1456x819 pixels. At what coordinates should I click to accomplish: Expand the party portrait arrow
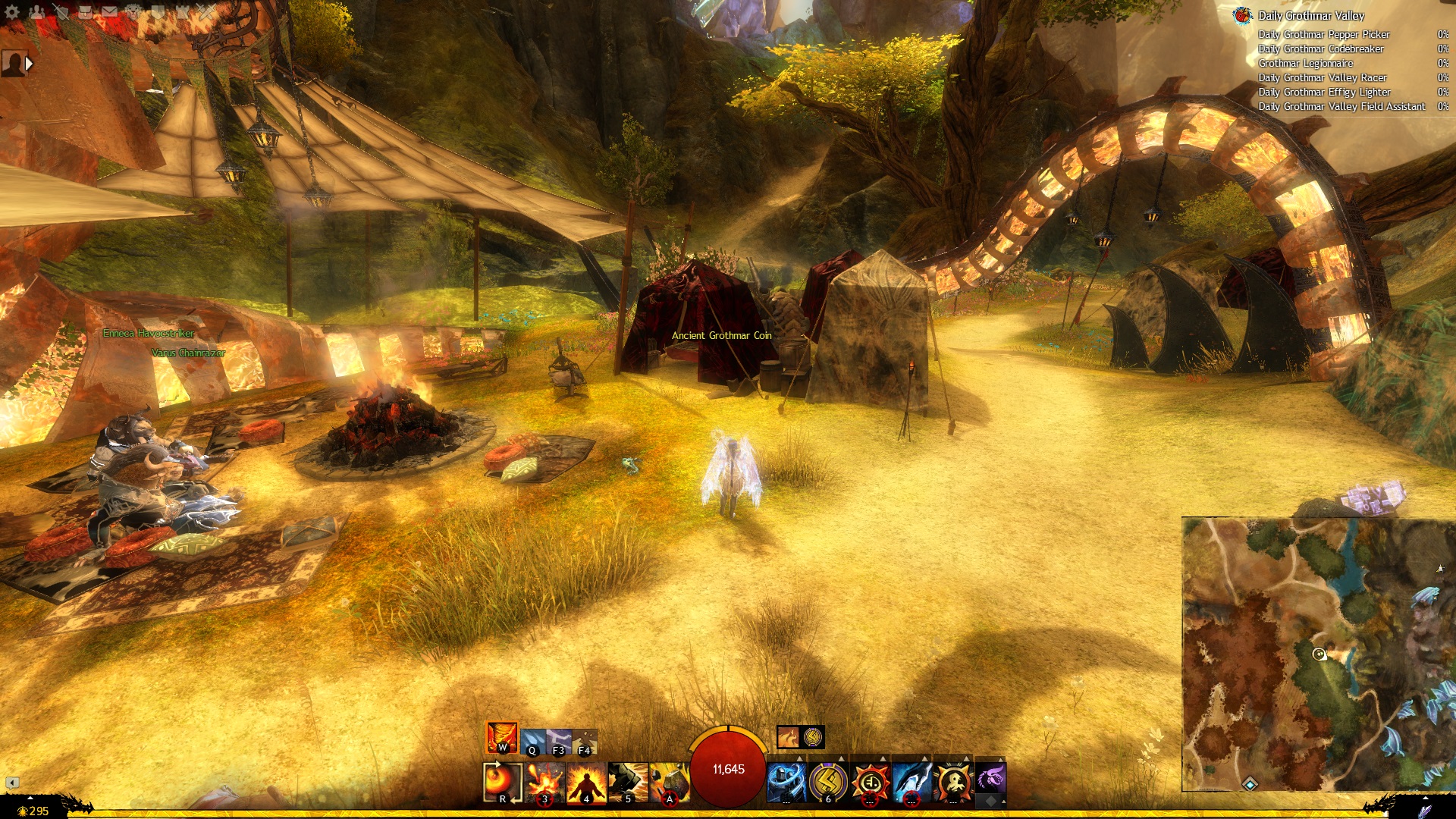coord(29,64)
